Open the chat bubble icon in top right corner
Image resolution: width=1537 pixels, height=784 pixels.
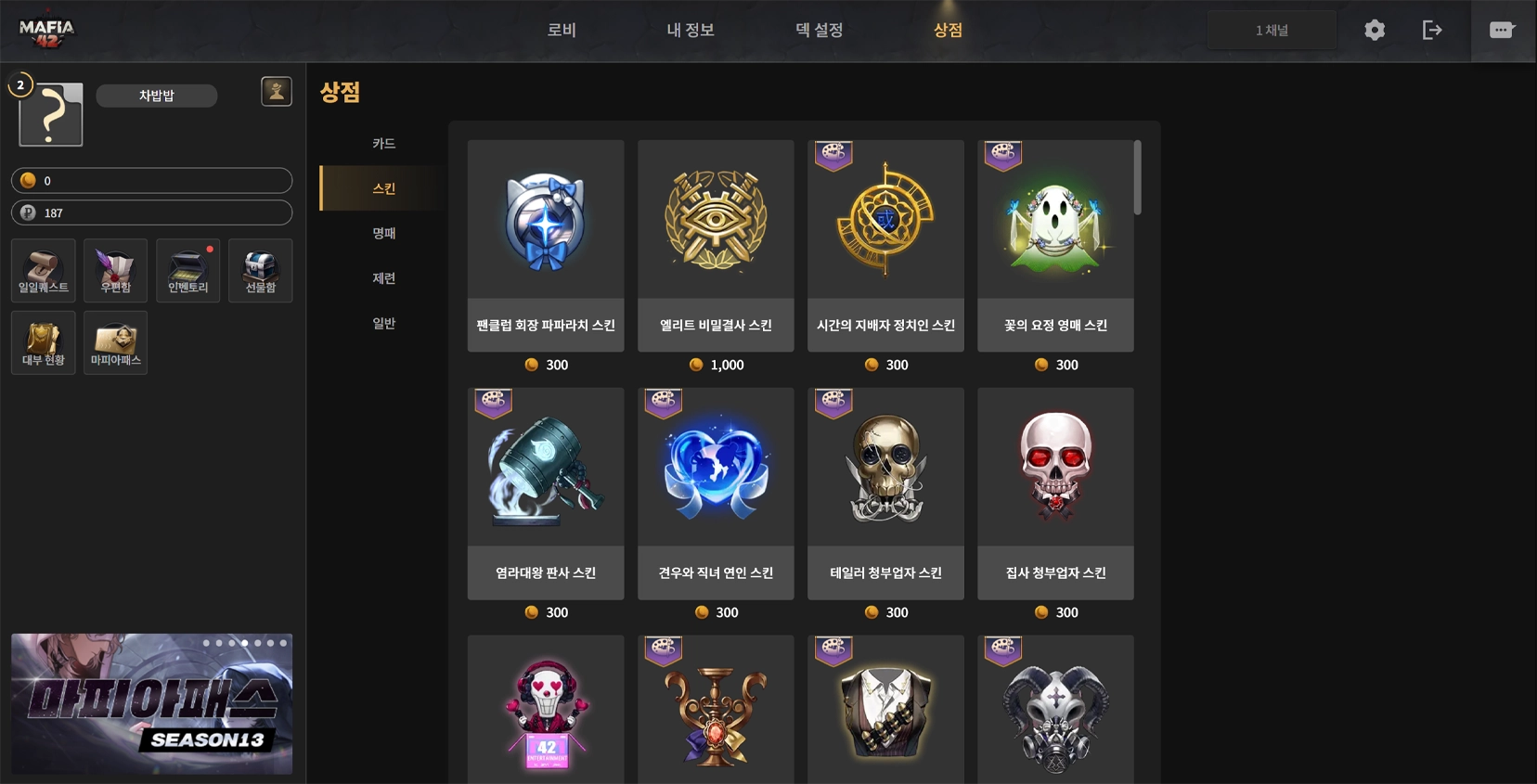(1502, 29)
